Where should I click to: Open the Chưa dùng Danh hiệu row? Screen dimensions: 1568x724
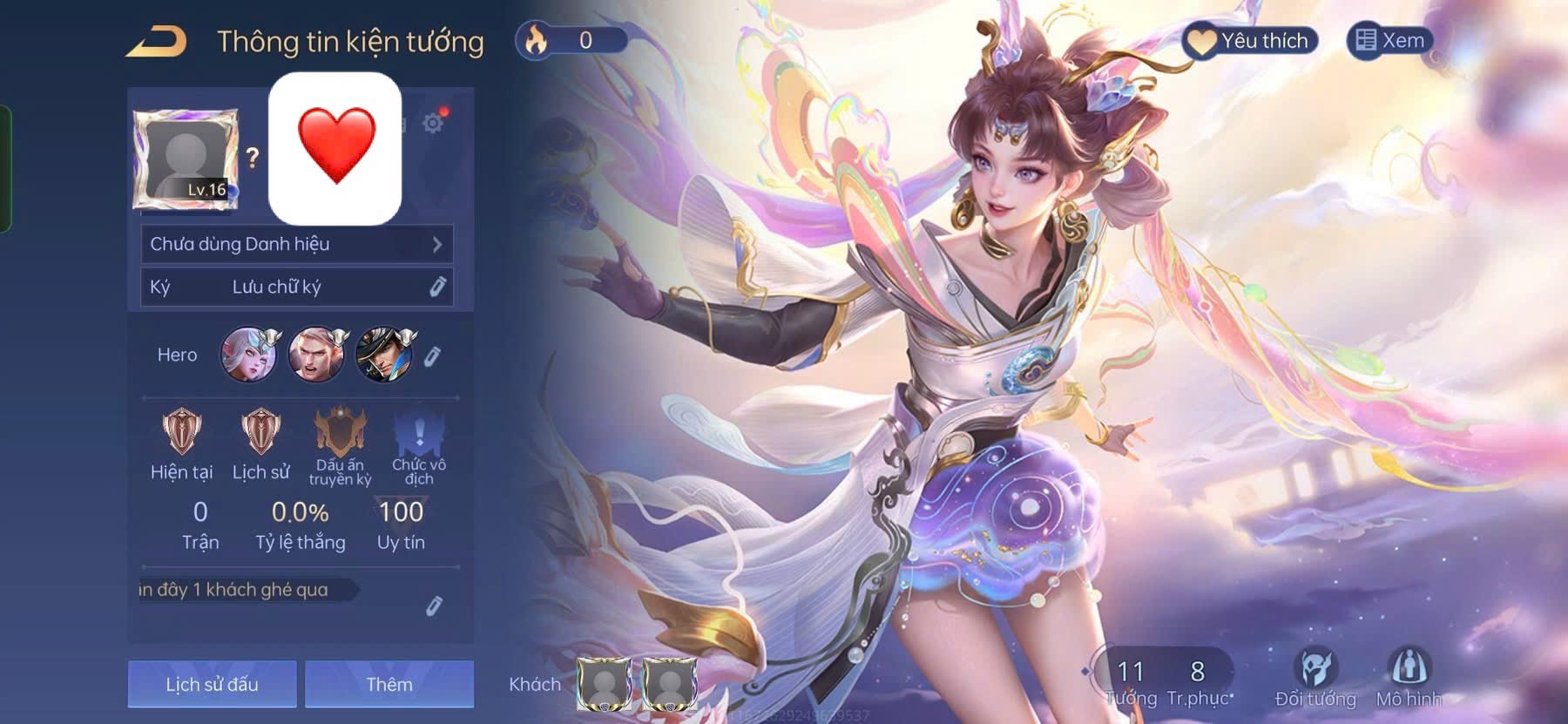296,245
